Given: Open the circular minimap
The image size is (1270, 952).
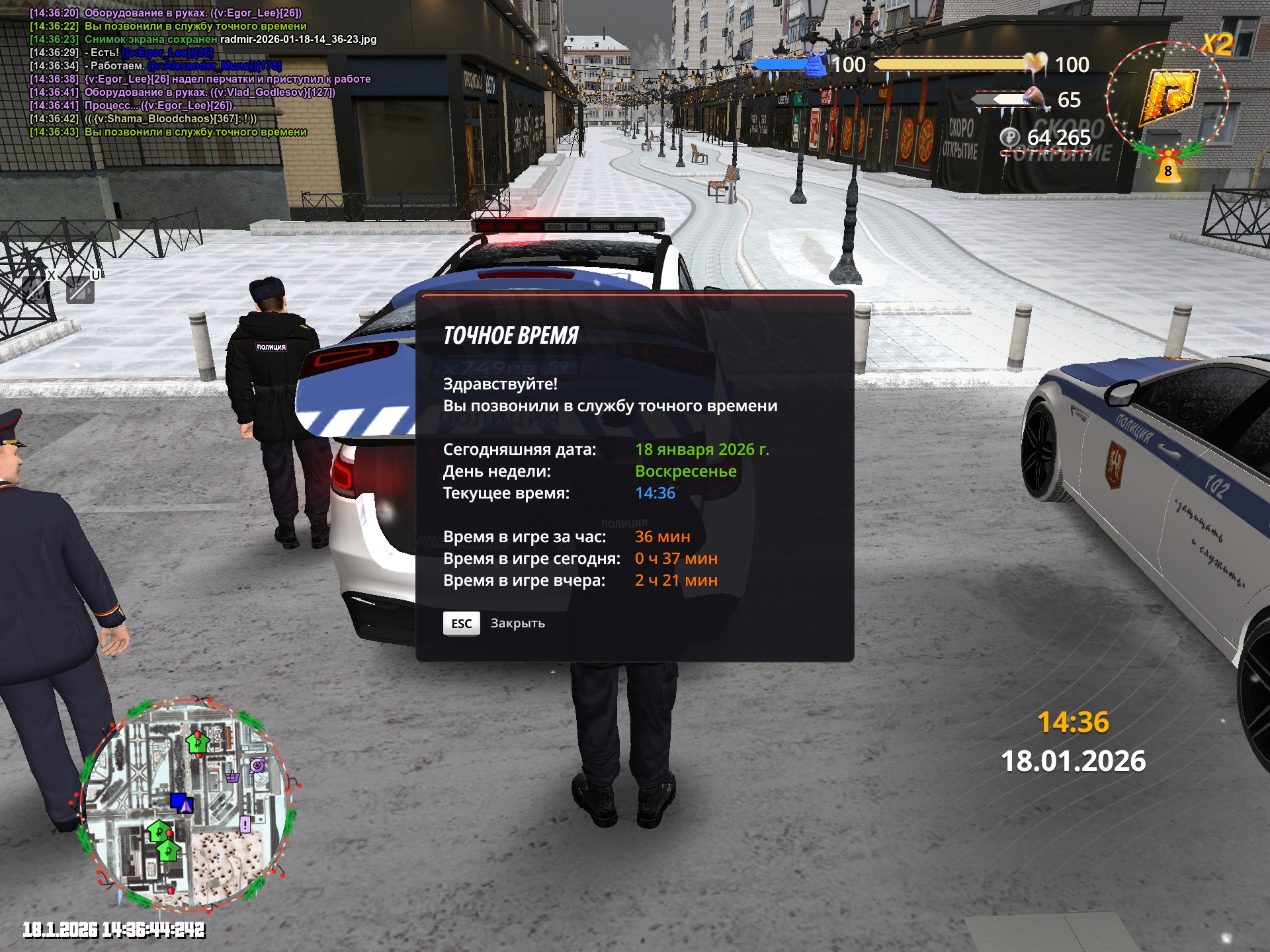Looking at the screenshot, I should (x=187, y=803).
